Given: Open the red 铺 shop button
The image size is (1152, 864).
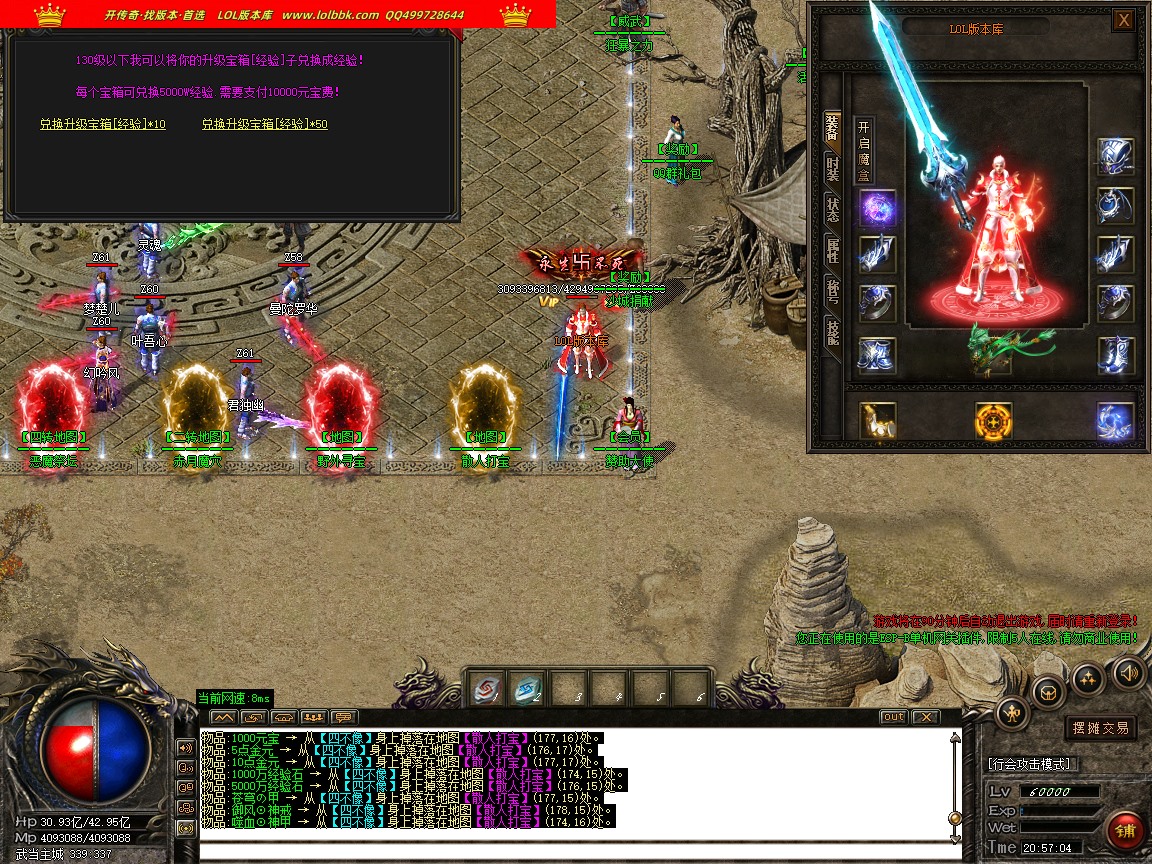Looking at the screenshot, I should point(1126,831).
